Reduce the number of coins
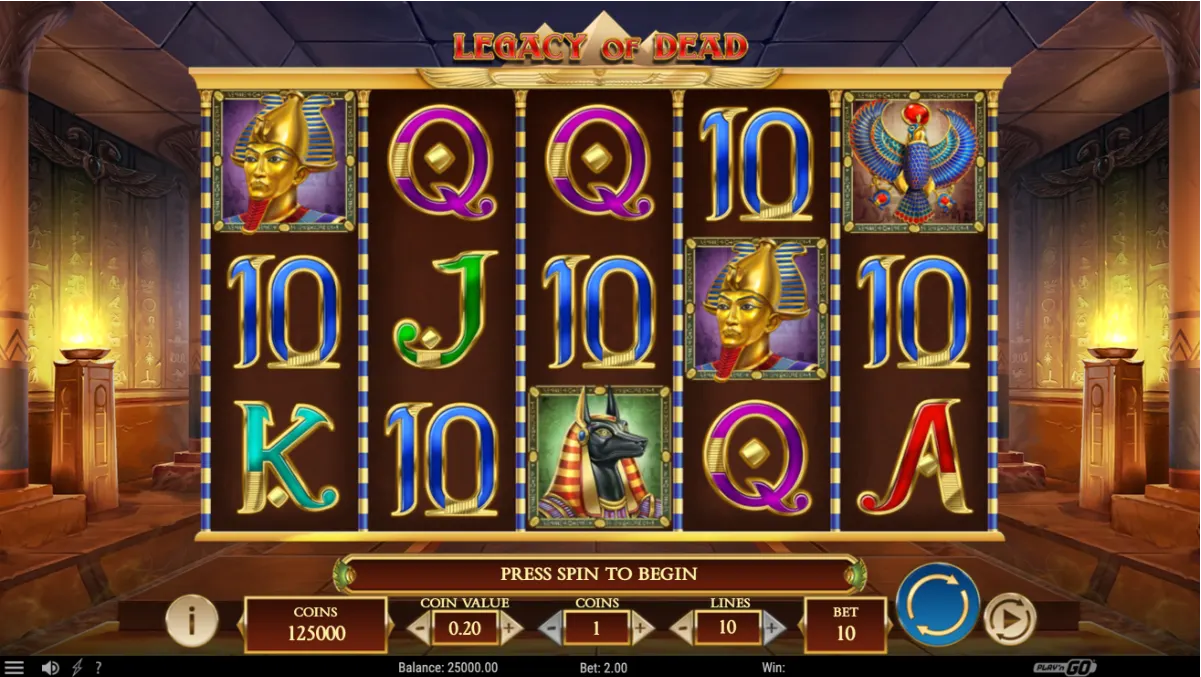 551,628
